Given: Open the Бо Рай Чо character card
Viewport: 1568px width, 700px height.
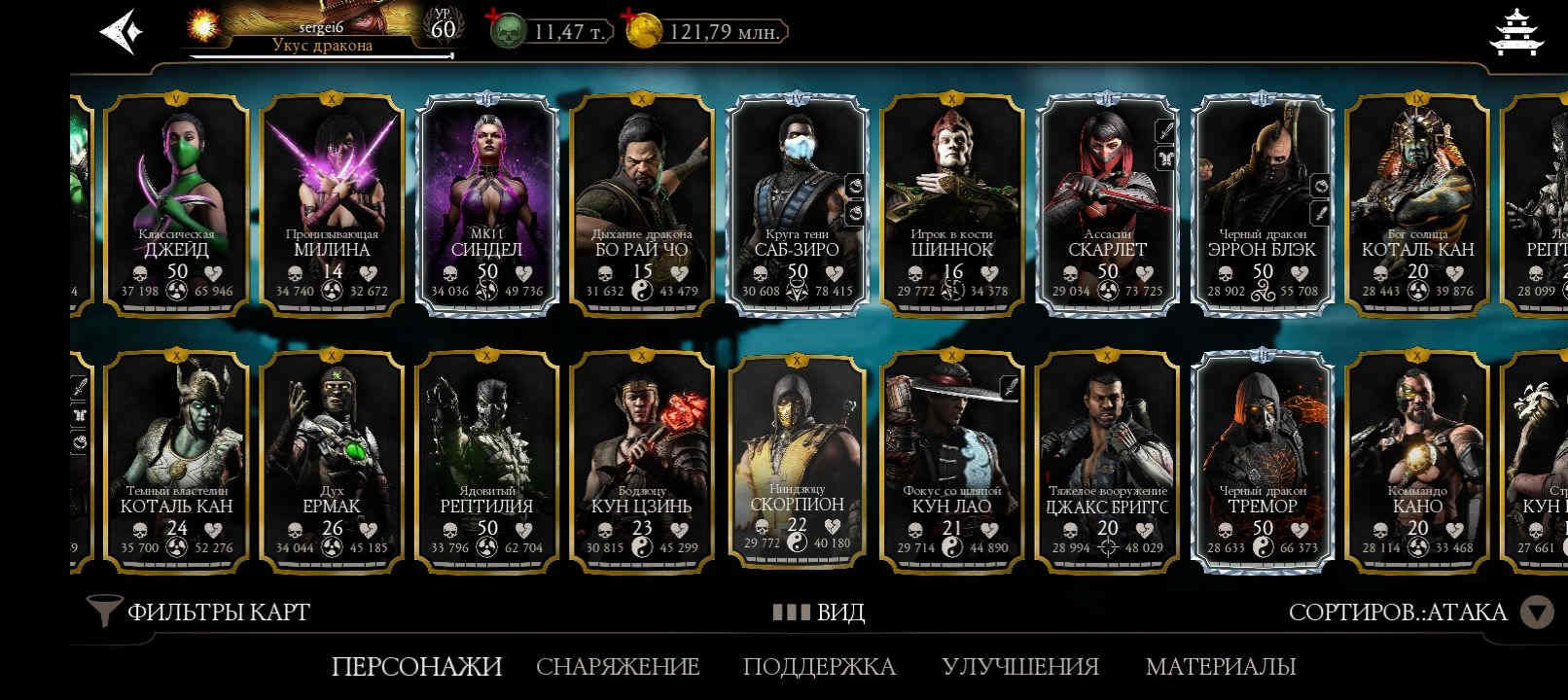Looking at the screenshot, I should 641,204.
